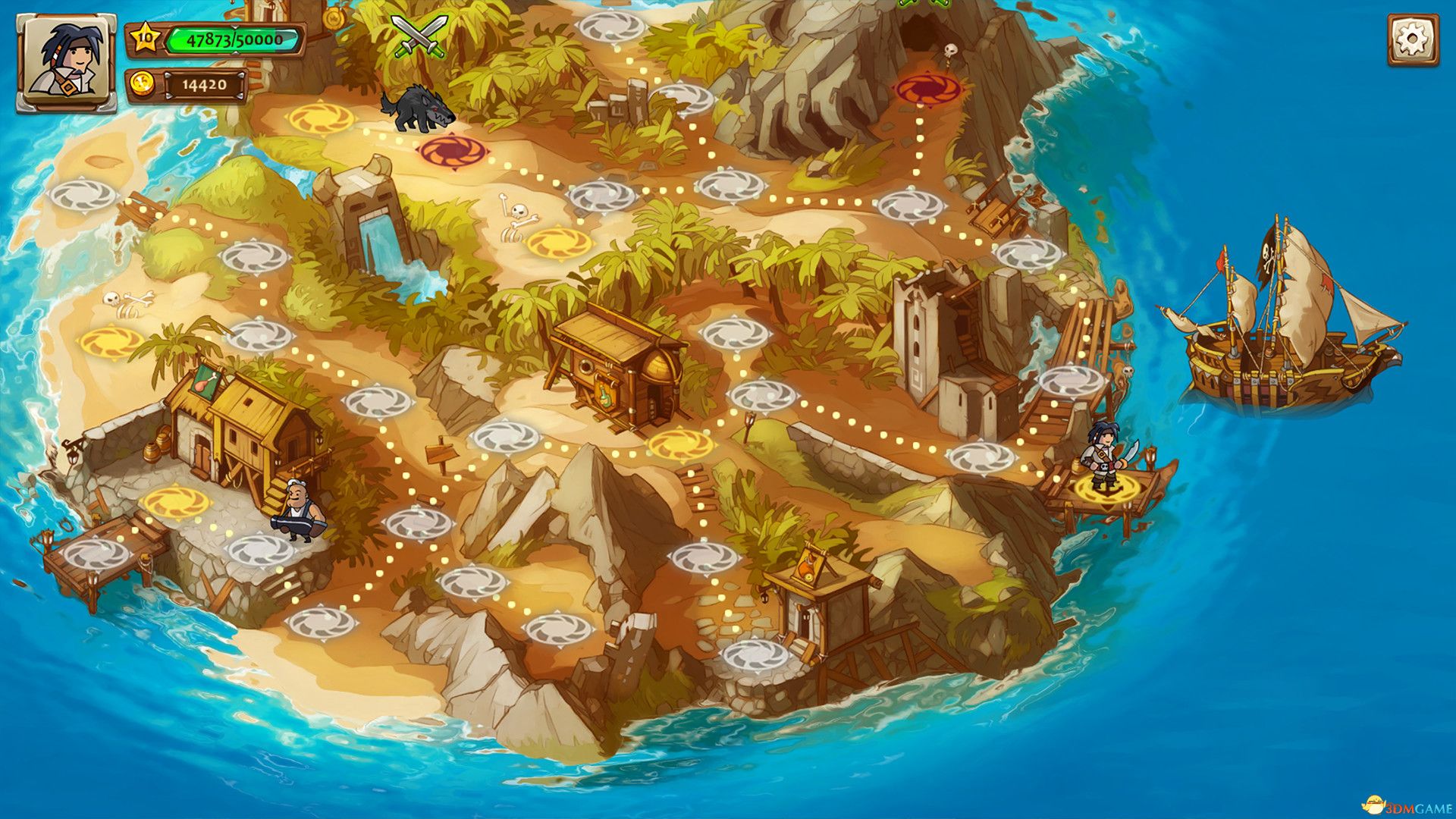This screenshot has width=1456, height=819.
Task: Select the crossed swords battle icon
Action: 418,36
